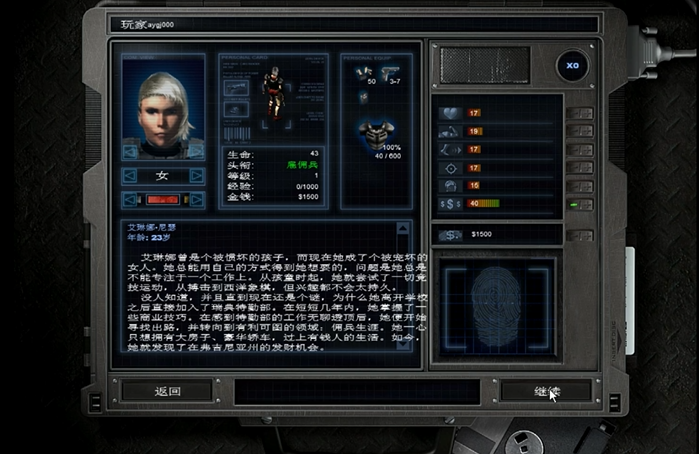Show the next character portrait
Image resolution: width=699 pixels, height=454 pixels.
pos(197,150)
